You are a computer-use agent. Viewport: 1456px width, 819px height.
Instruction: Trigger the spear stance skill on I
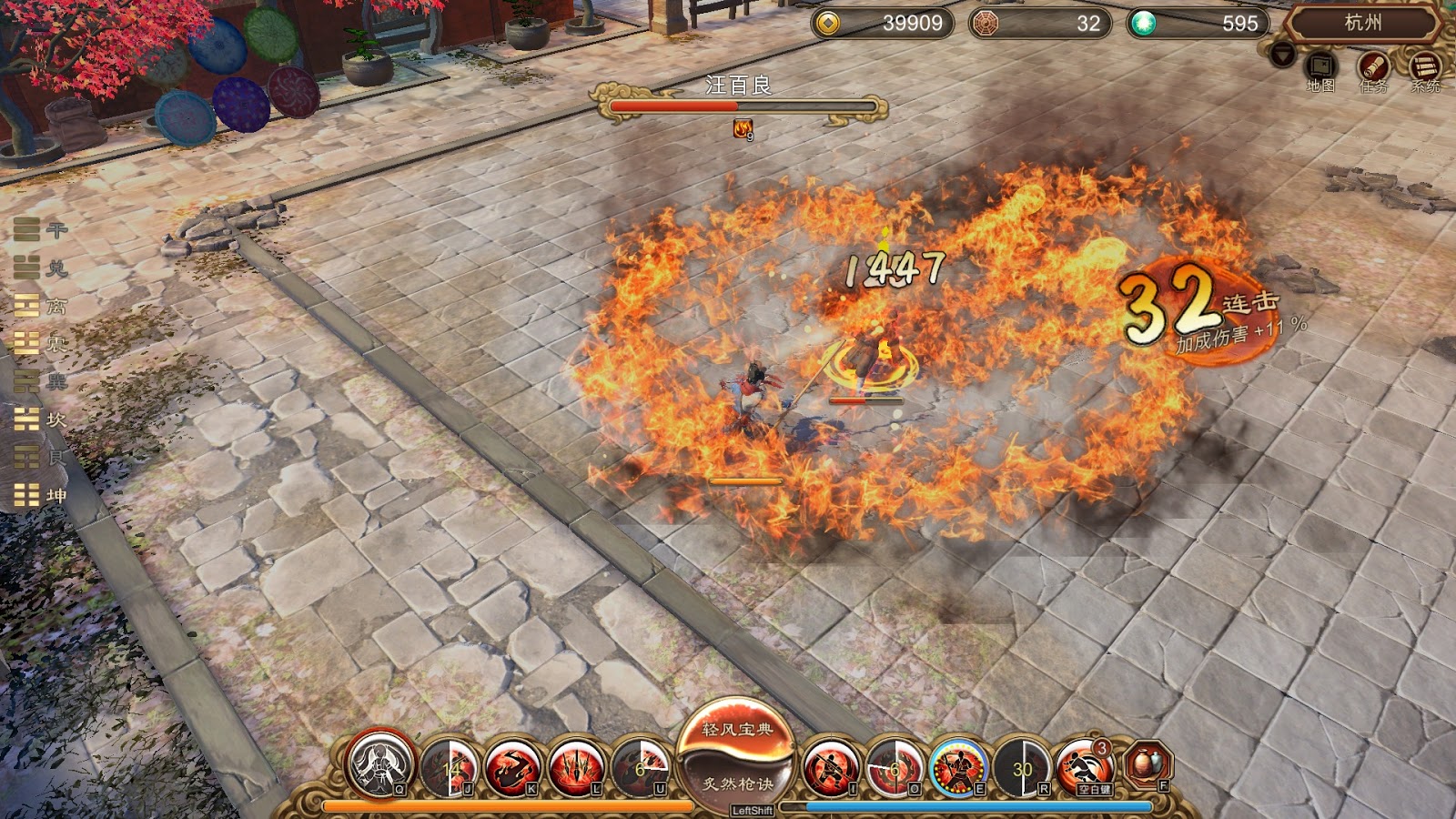point(830,766)
